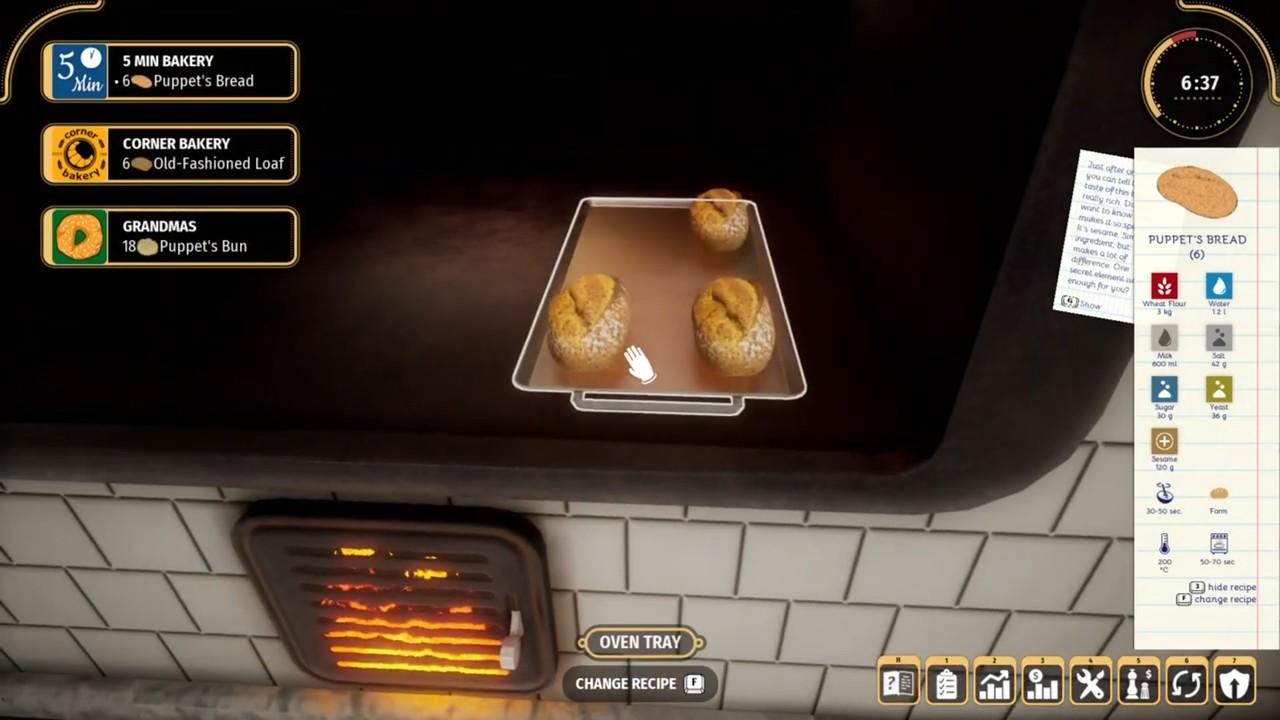Open the market strategy icon
The width and height of the screenshot is (1280, 720).
(1139, 681)
